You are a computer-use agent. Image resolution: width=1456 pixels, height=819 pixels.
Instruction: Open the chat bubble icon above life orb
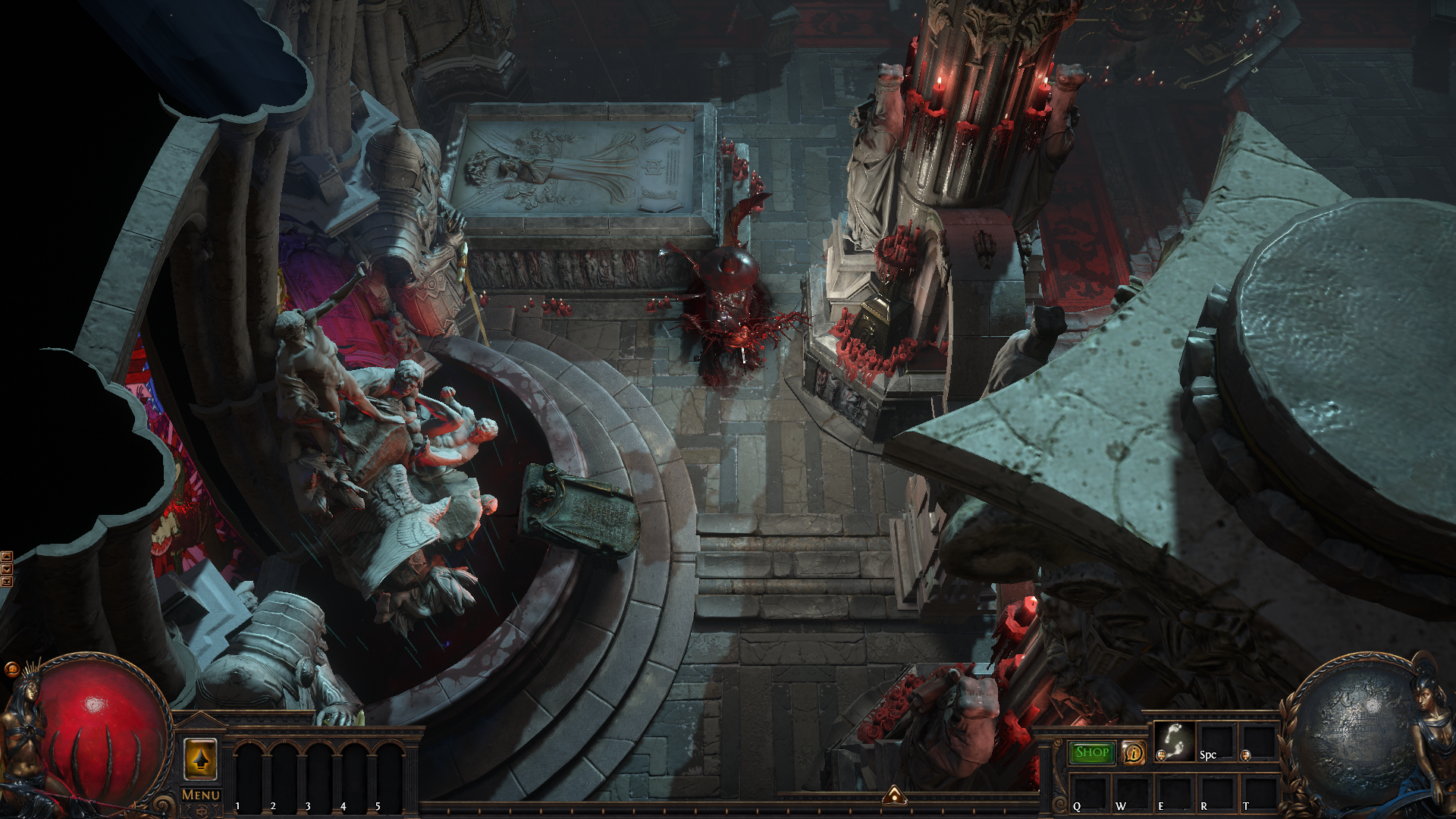coord(11,669)
